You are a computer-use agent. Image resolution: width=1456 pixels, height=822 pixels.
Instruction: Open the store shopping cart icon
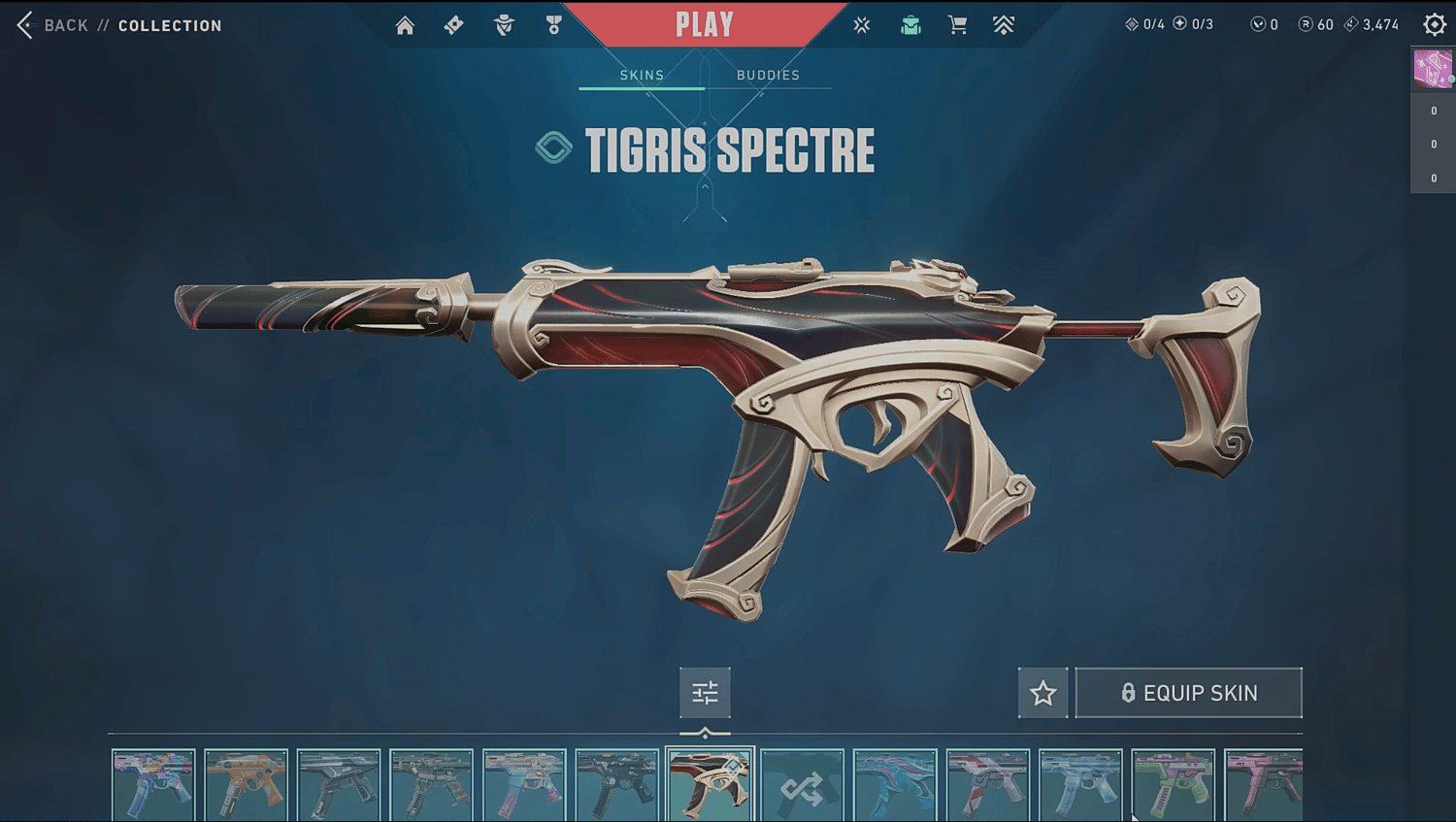(957, 25)
